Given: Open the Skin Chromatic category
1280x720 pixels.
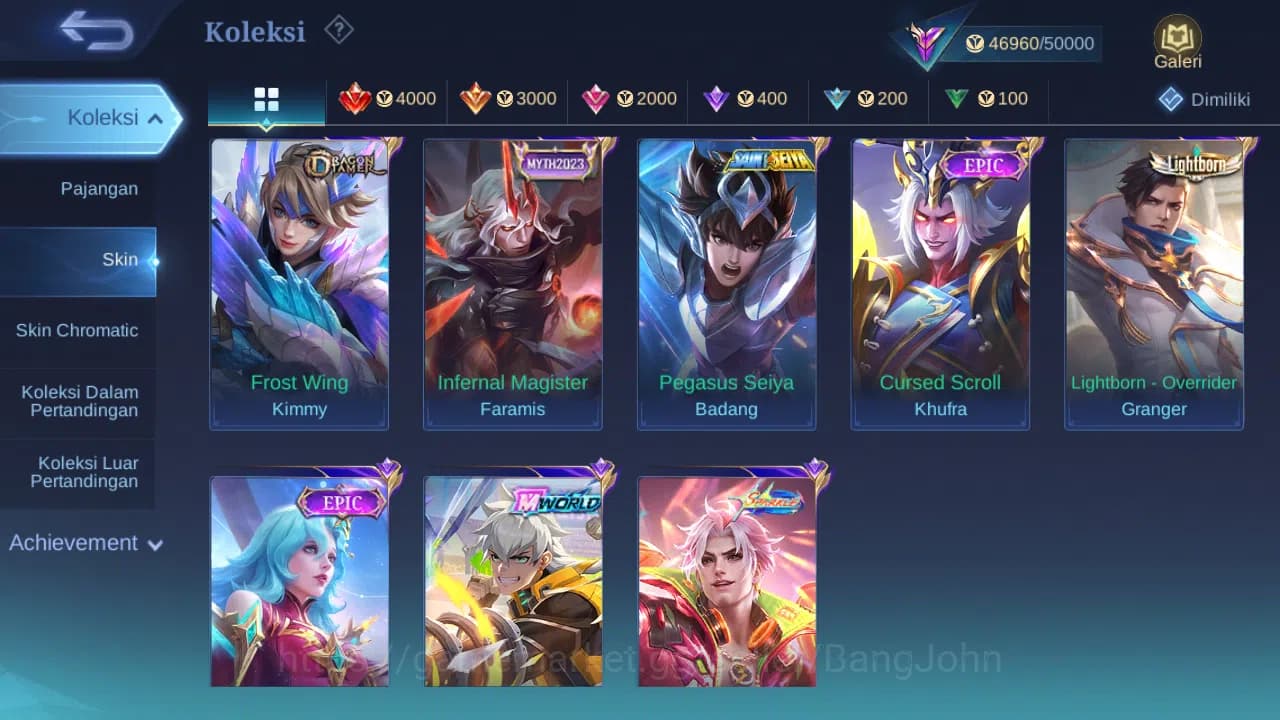Looking at the screenshot, I should click(x=79, y=330).
